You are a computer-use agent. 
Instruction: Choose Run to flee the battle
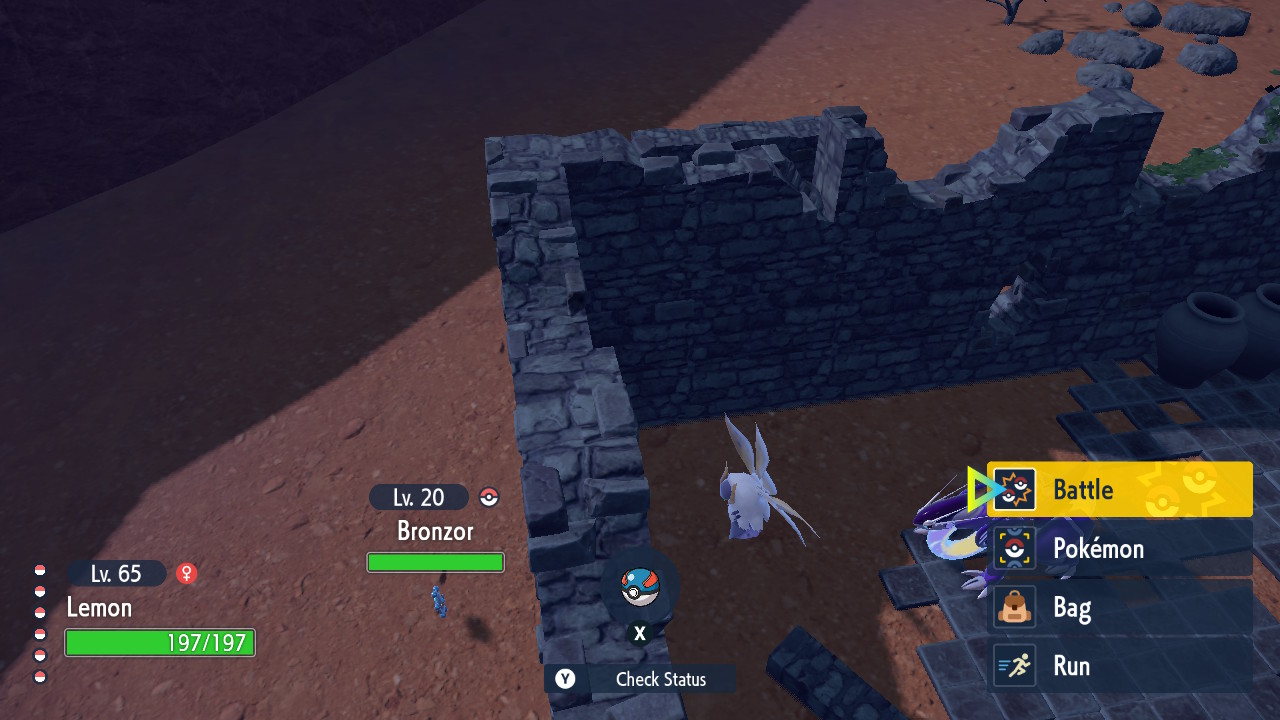click(x=1120, y=666)
